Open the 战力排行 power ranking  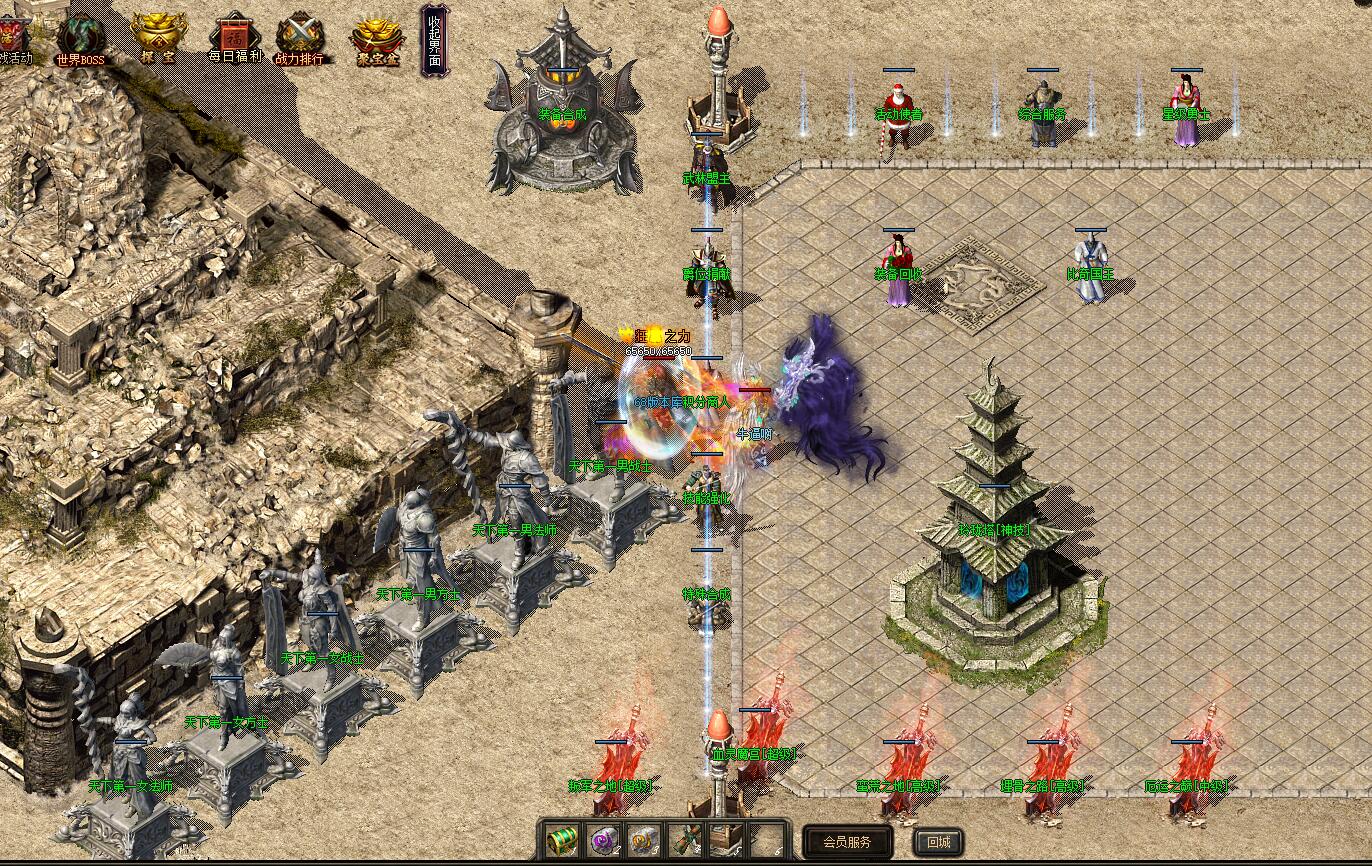[300, 39]
